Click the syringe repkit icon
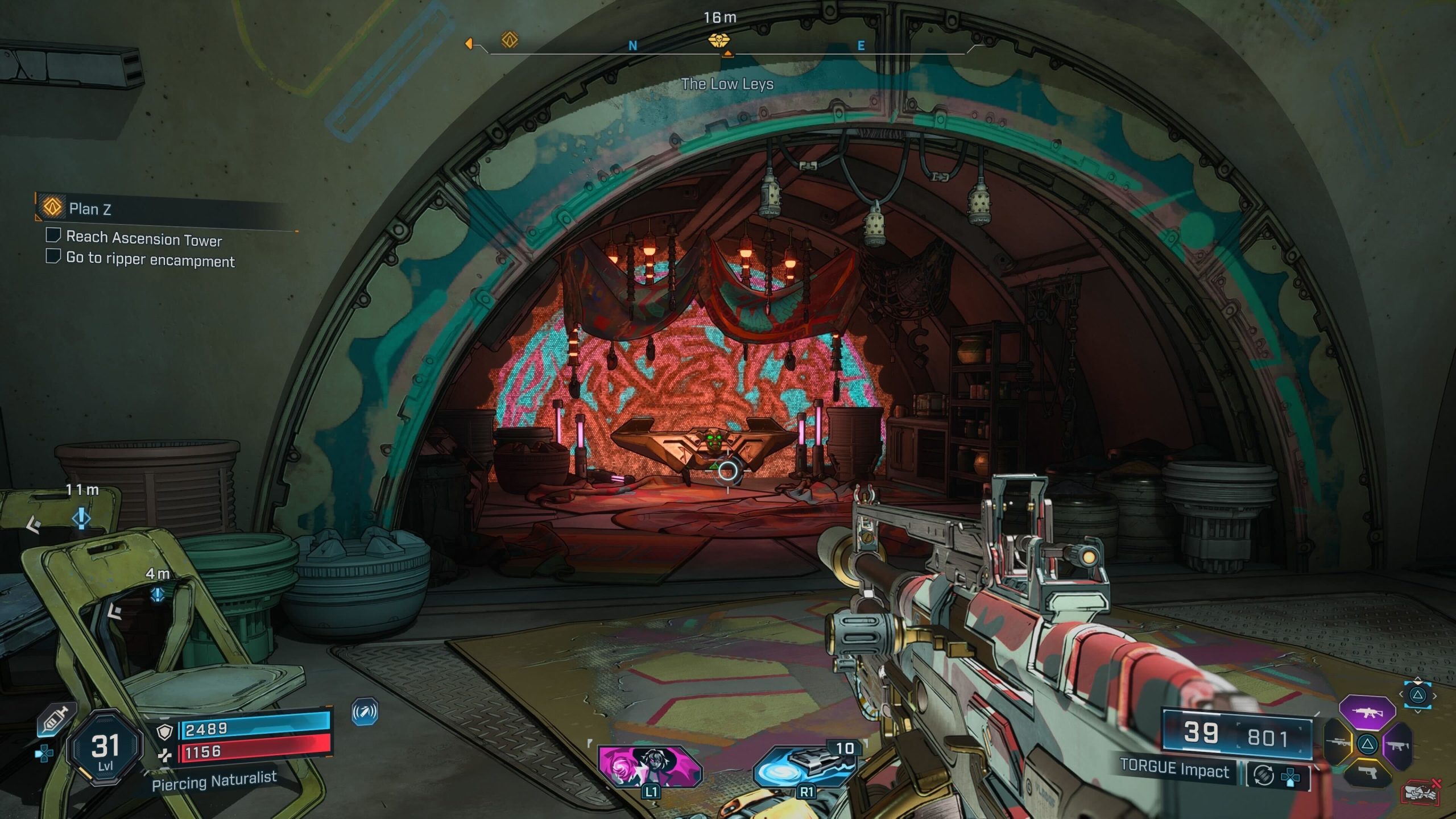1456x819 pixels. tap(56, 720)
